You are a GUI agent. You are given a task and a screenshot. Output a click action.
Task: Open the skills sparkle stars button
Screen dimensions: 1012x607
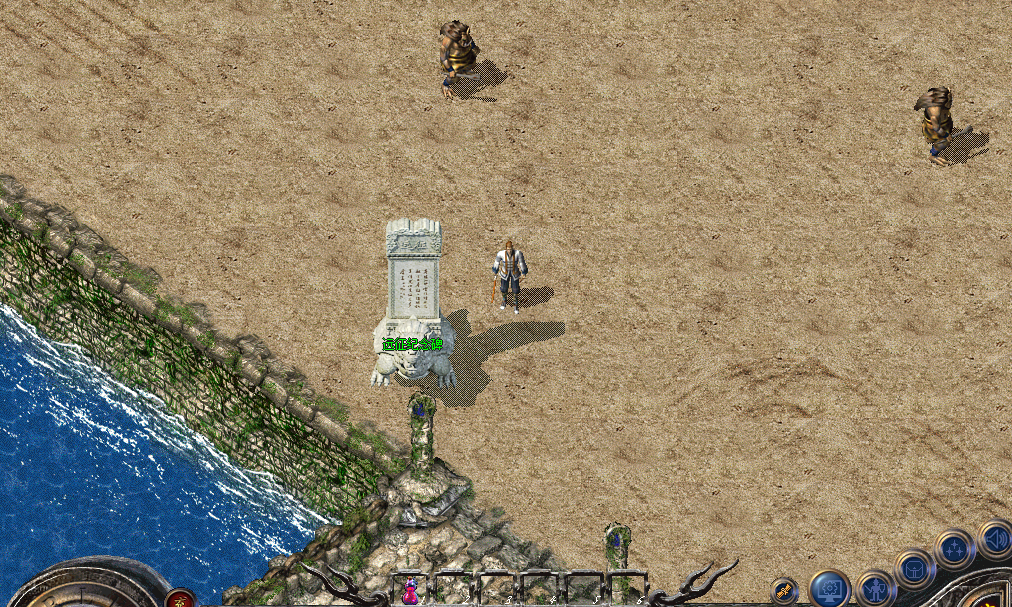point(954,548)
